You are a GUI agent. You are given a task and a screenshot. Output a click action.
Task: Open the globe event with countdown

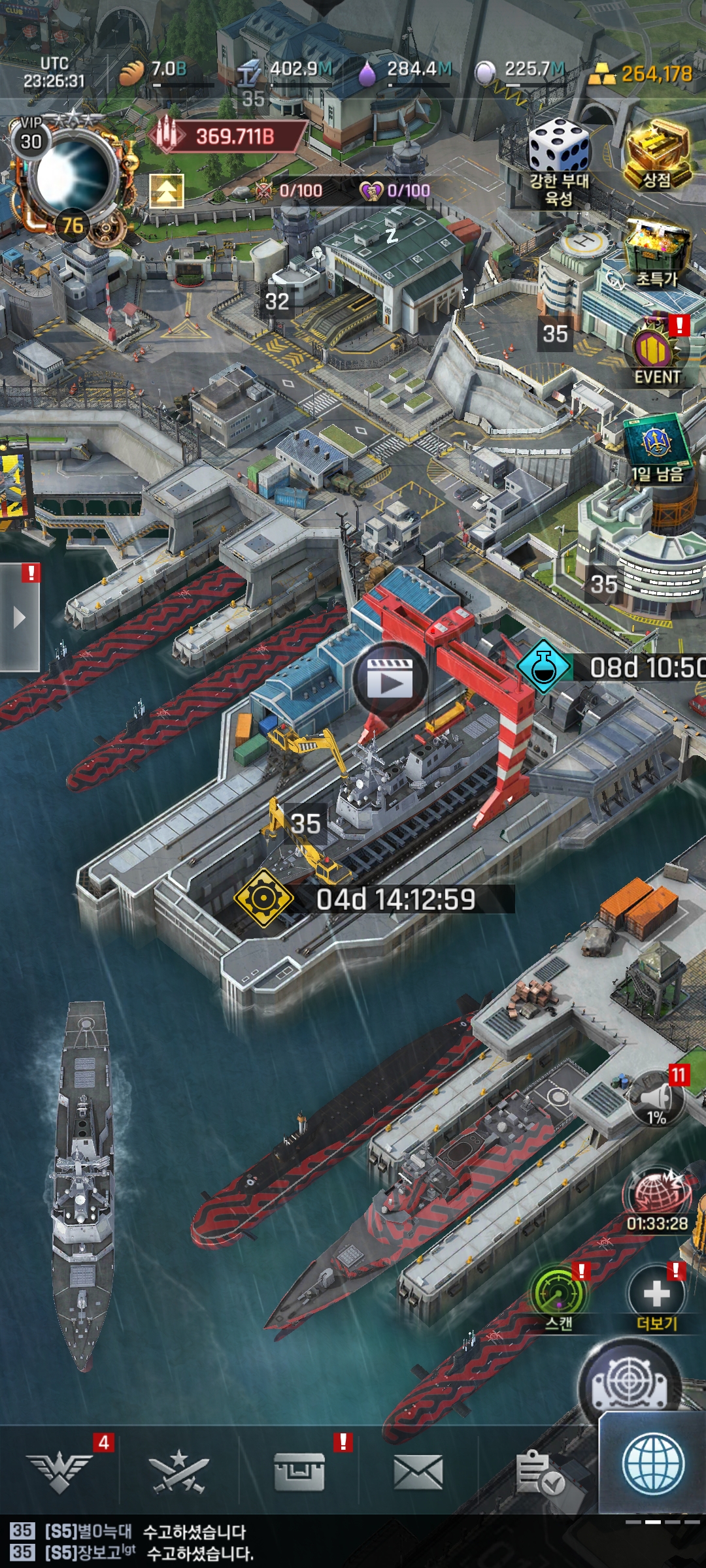point(657,1197)
